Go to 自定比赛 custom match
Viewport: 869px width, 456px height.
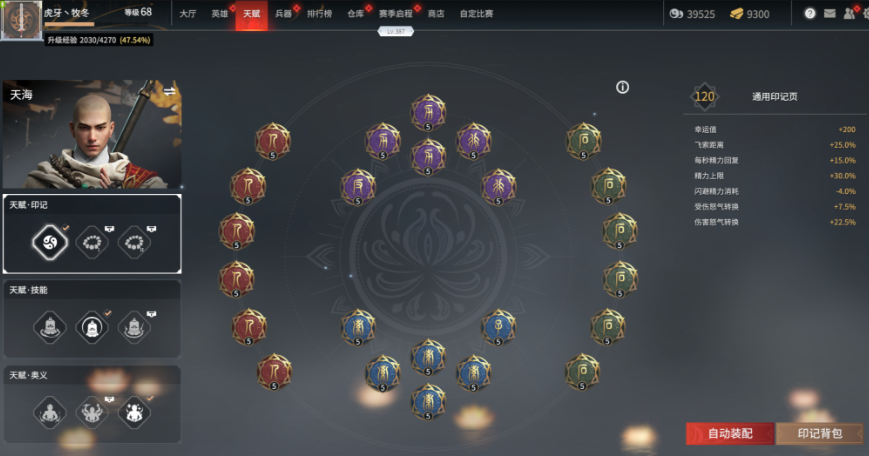tap(476, 14)
